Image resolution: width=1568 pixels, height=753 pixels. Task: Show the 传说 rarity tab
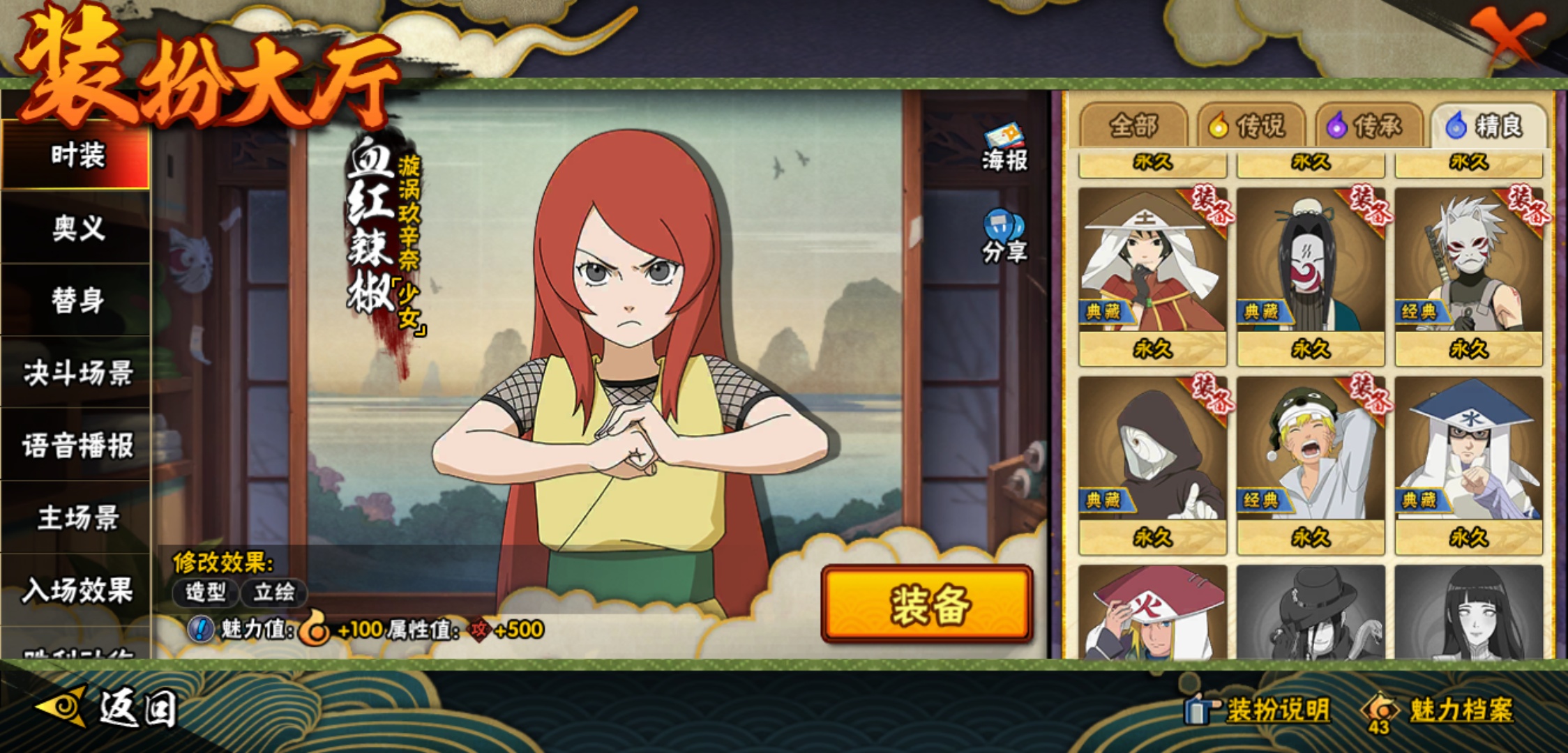click(1251, 126)
